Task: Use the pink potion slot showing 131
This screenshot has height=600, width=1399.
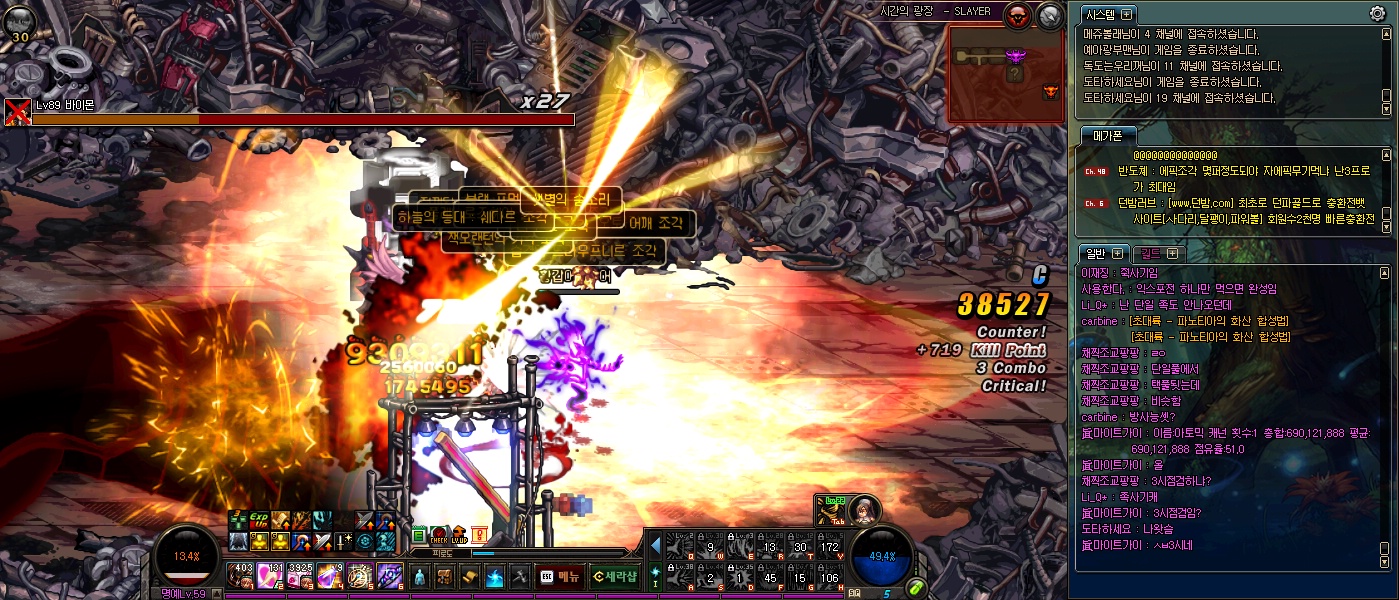Action: [270, 575]
